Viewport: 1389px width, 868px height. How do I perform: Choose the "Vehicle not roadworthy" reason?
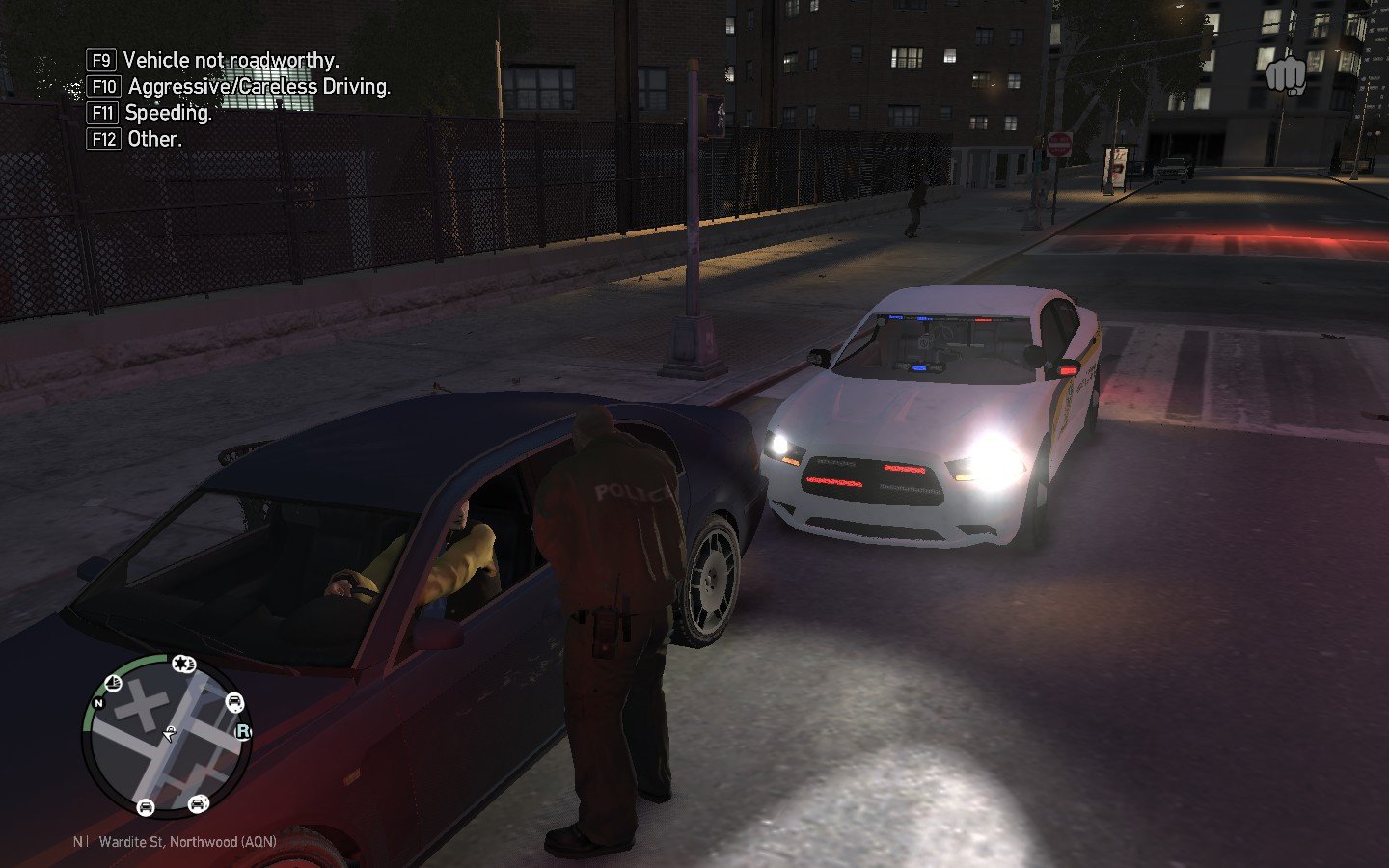pos(231,60)
